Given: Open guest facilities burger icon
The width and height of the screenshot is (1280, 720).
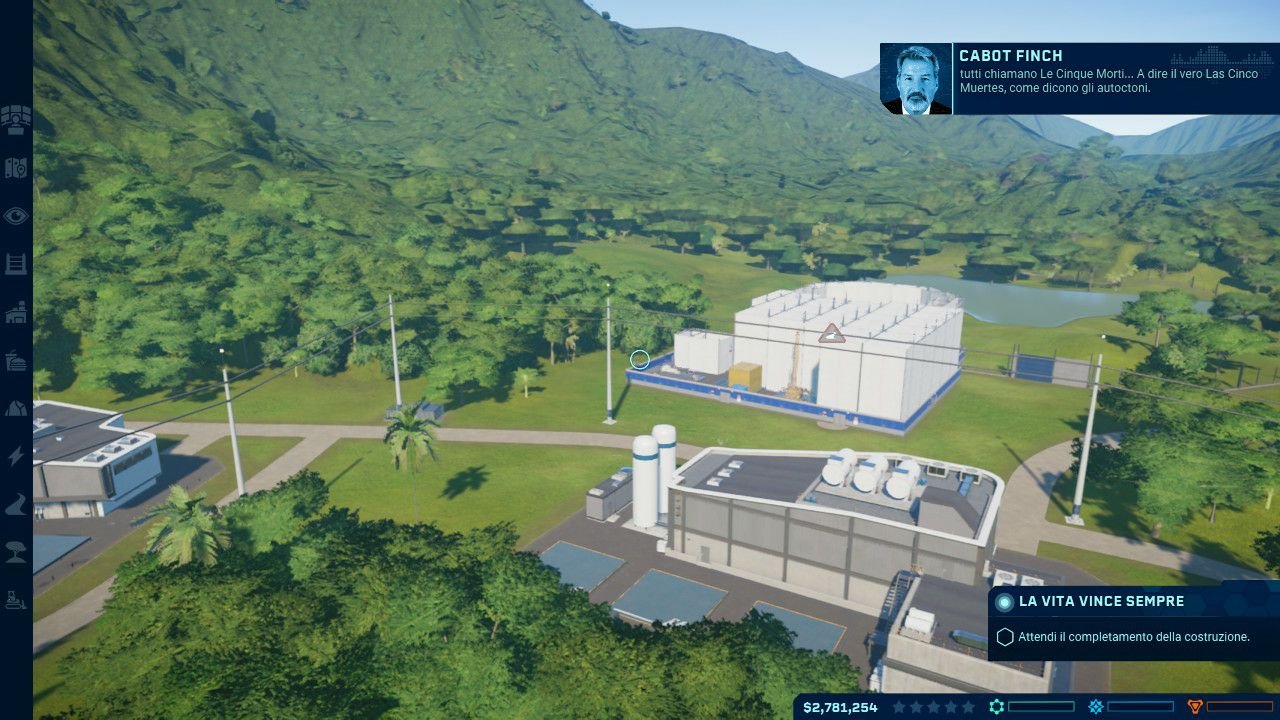Looking at the screenshot, I should 16,360.
